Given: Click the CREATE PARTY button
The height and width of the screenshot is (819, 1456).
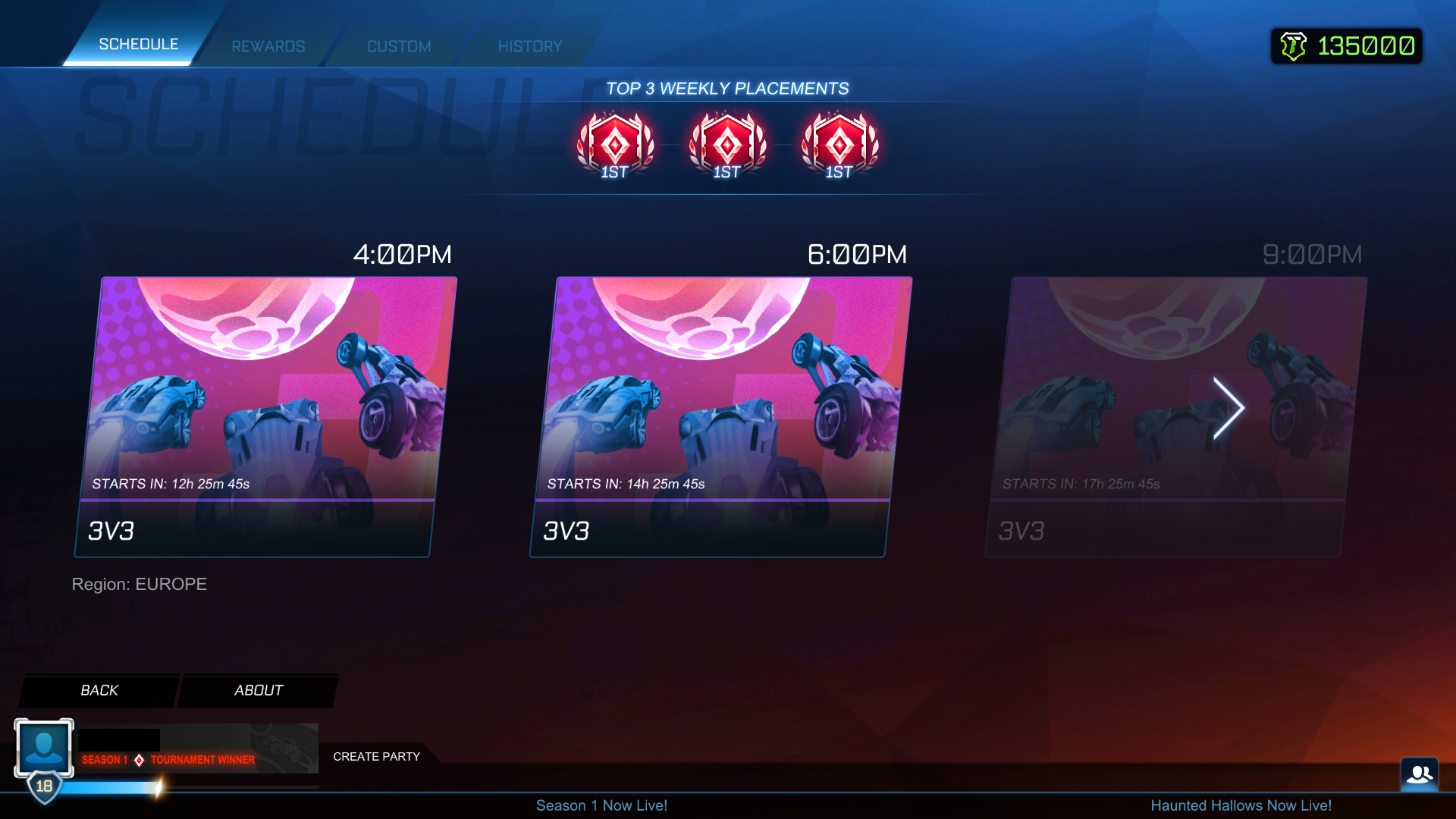Looking at the screenshot, I should pos(376,756).
